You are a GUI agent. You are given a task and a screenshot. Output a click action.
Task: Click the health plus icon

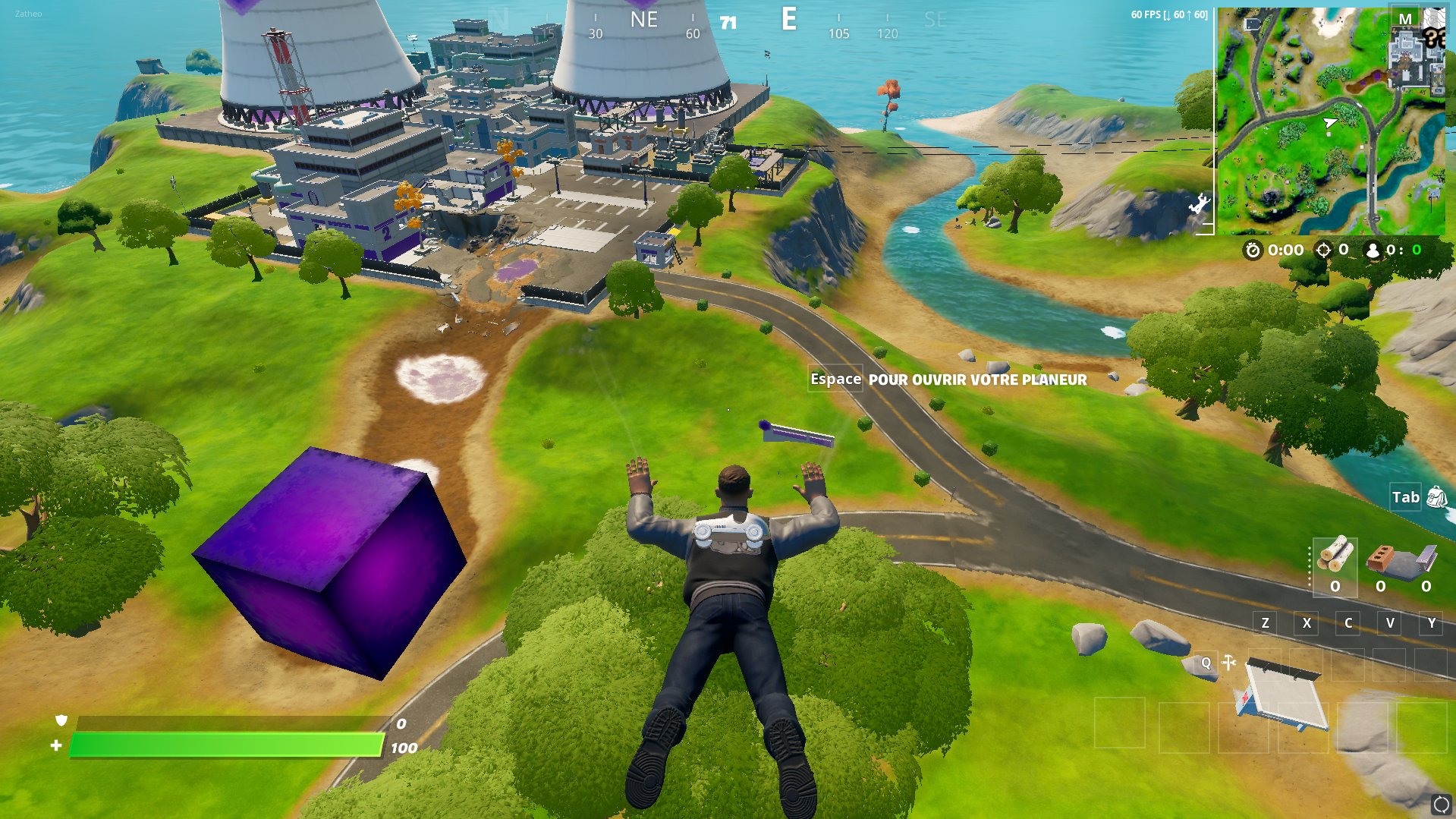[x=55, y=745]
